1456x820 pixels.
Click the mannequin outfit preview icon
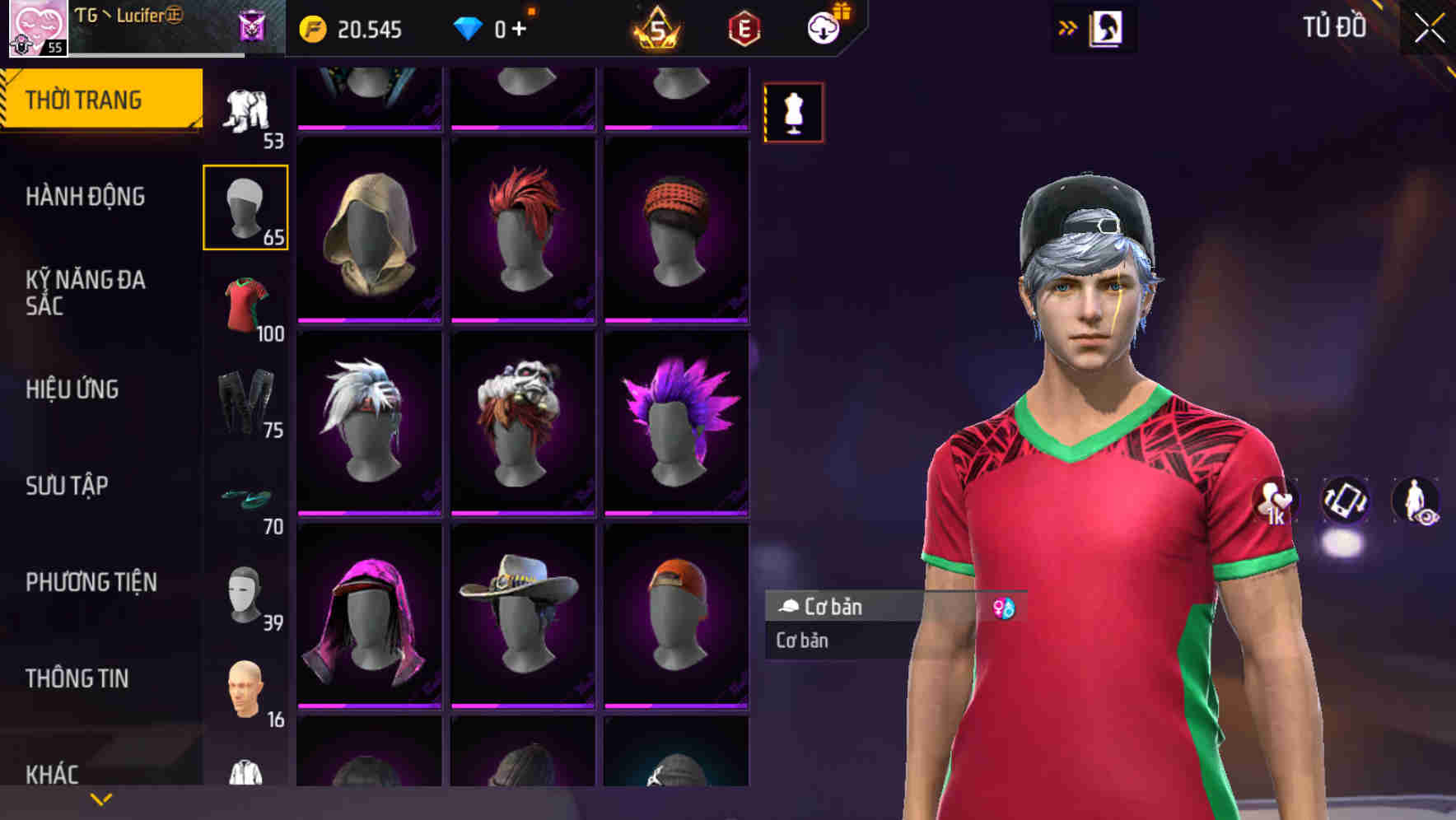[x=793, y=112]
